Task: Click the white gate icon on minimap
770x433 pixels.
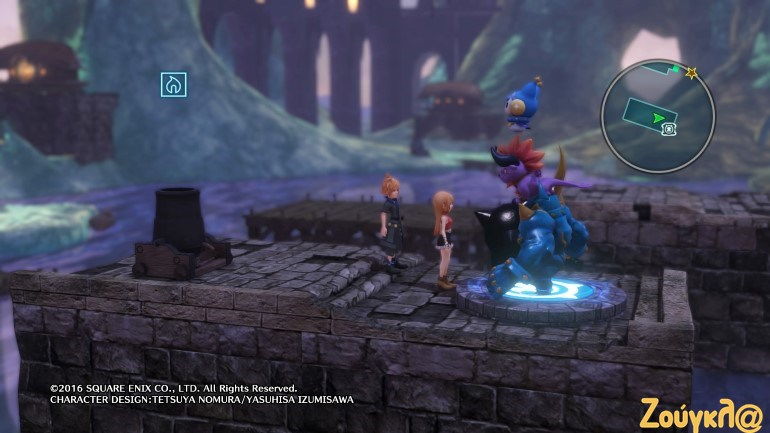Action: coord(669,129)
